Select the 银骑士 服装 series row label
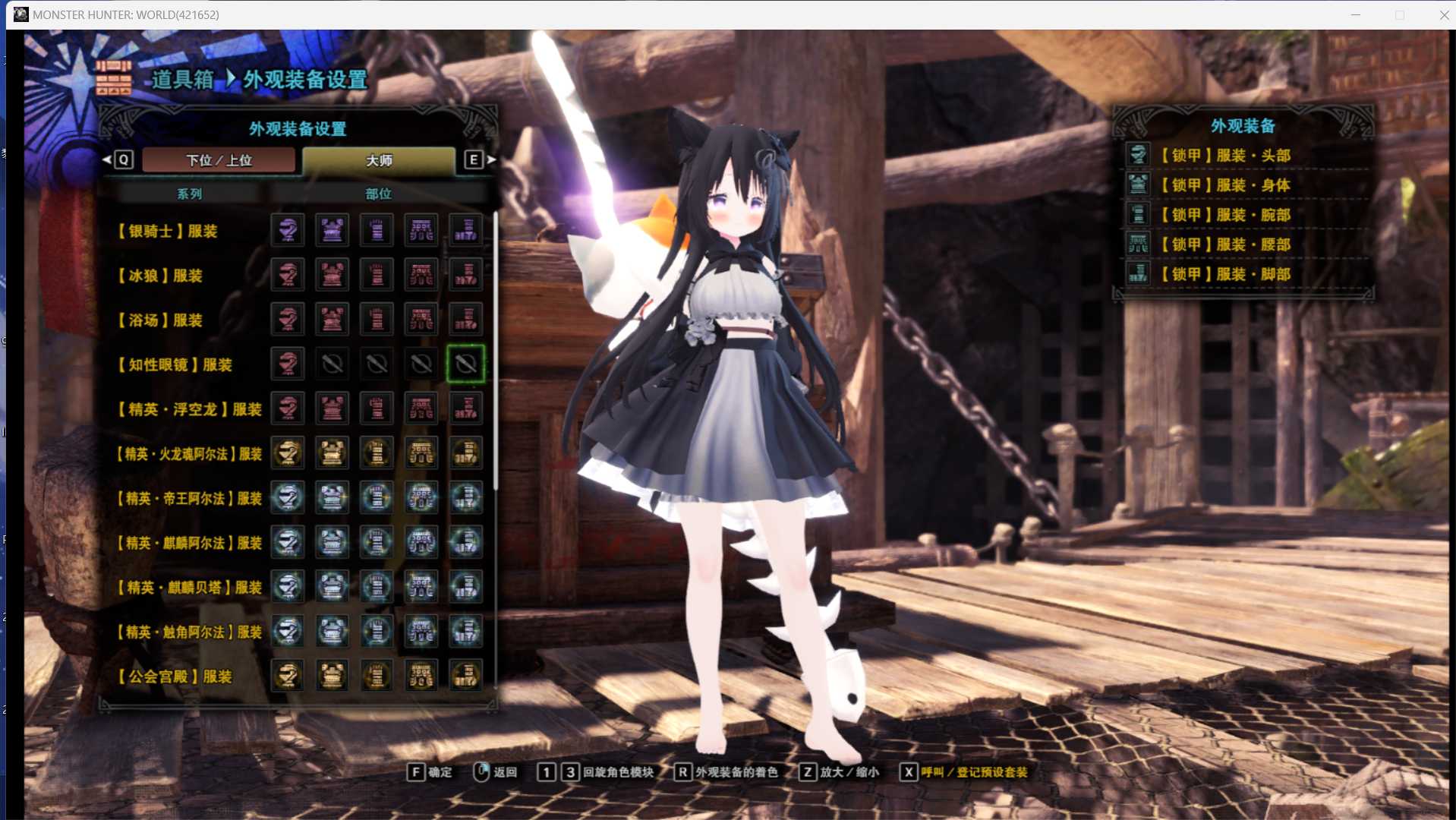The width and height of the screenshot is (1456, 820). (169, 231)
